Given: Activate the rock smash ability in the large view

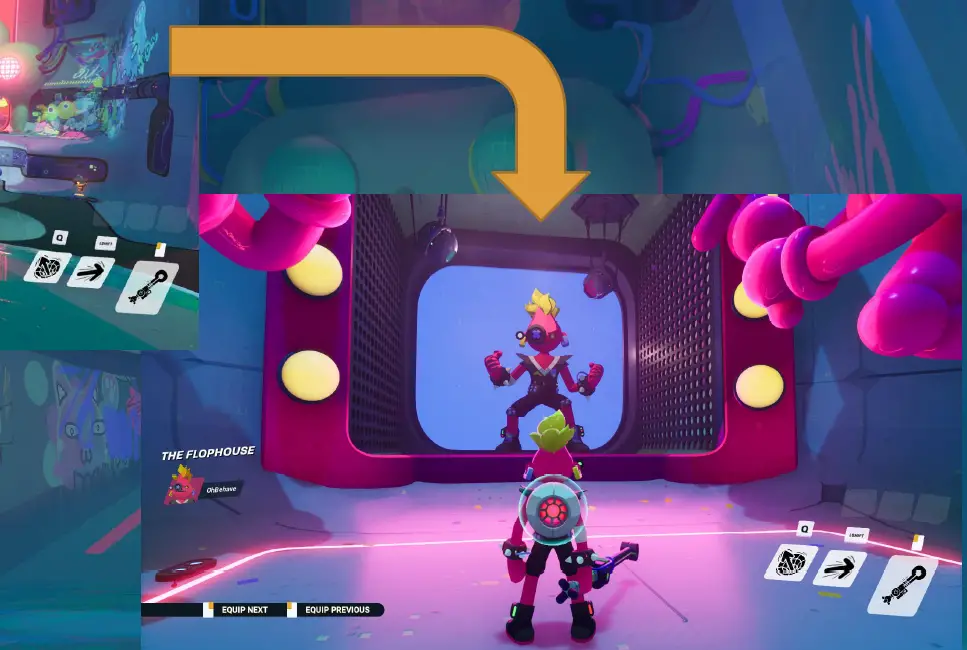Looking at the screenshot, I should tap(791, 564).
